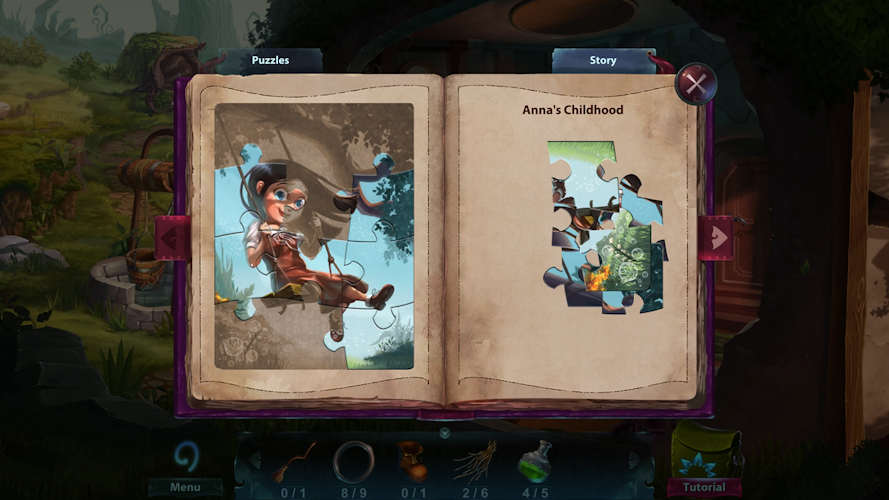Select the green potion flask item
Screen dimensions: 889x500
pyautogui.click(x=535, y=460)
